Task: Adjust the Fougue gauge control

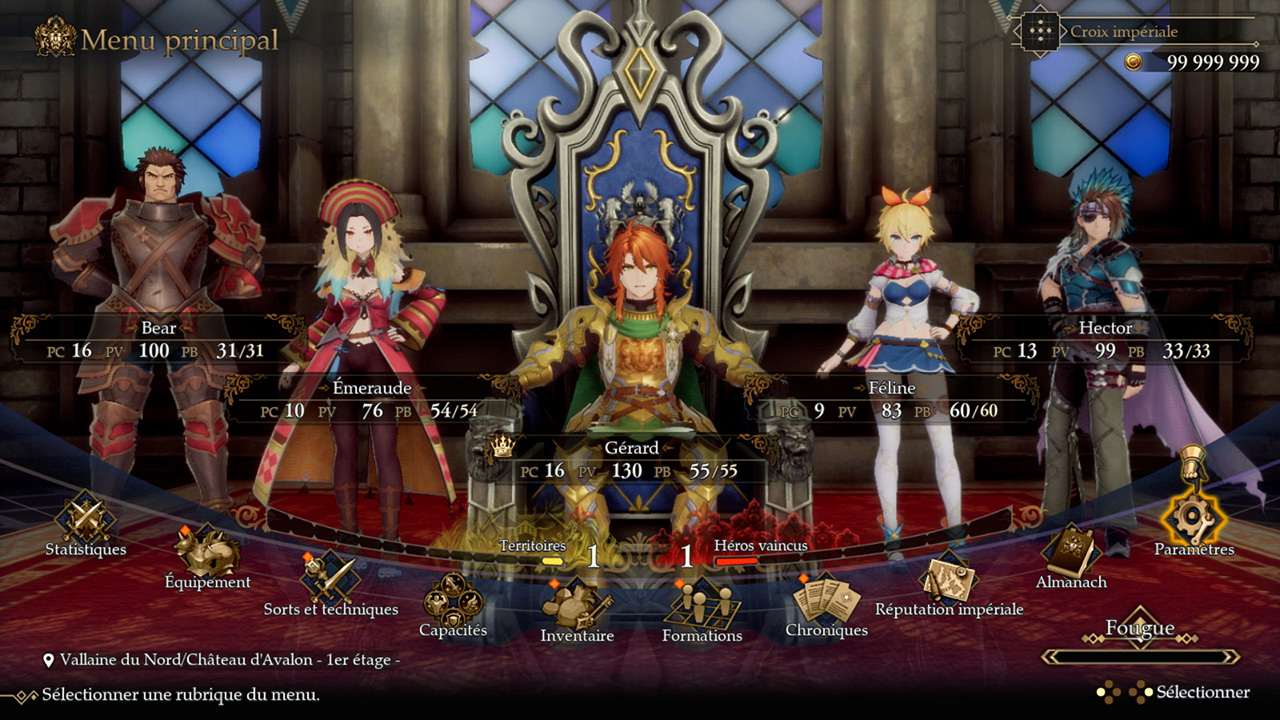Action: point(1140,656)
